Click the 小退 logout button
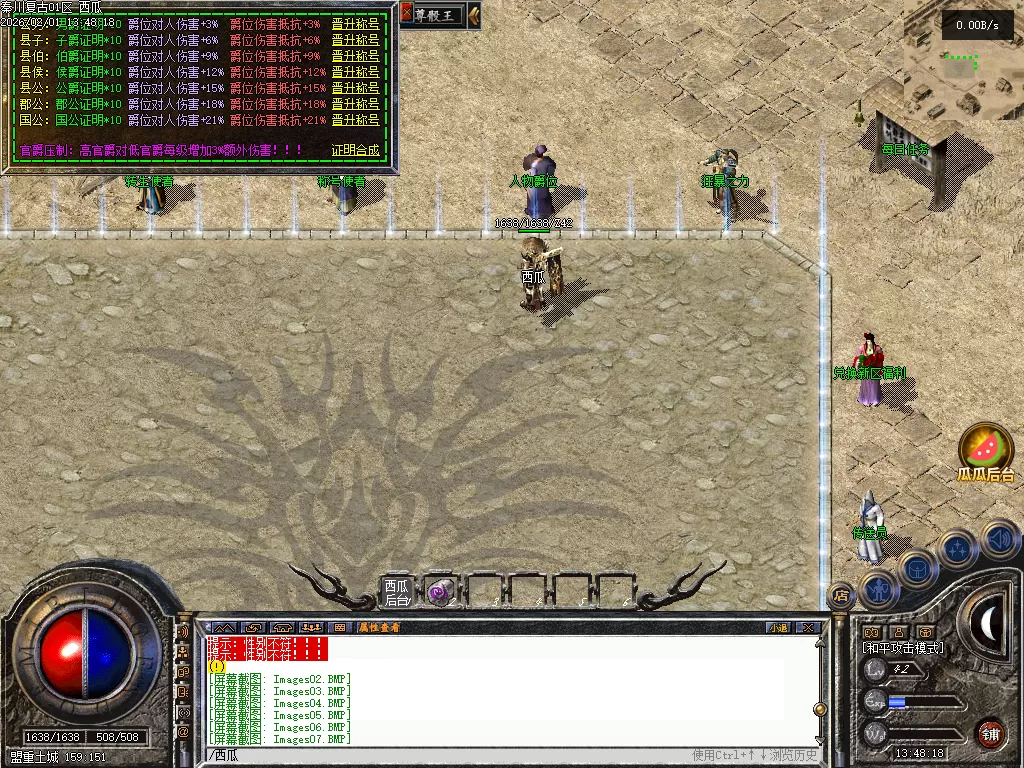1024x768 pixels. [x=778, y=627]
